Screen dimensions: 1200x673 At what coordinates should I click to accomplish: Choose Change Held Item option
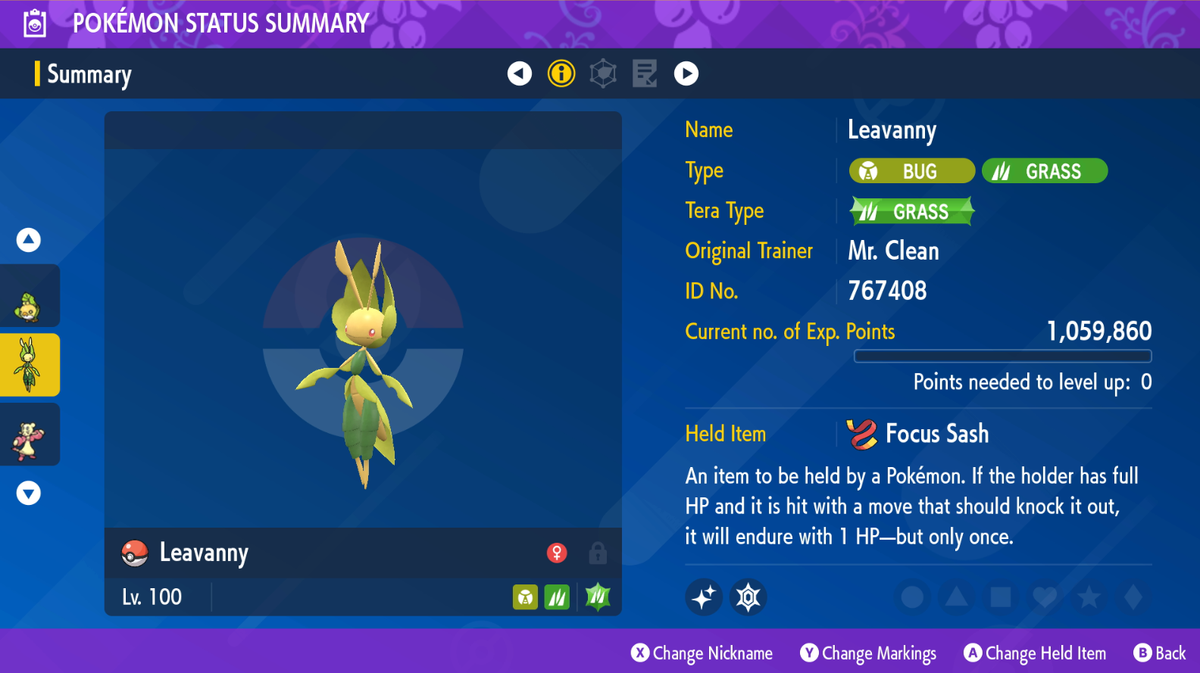pyautogui.click(x=1035, y=653)
